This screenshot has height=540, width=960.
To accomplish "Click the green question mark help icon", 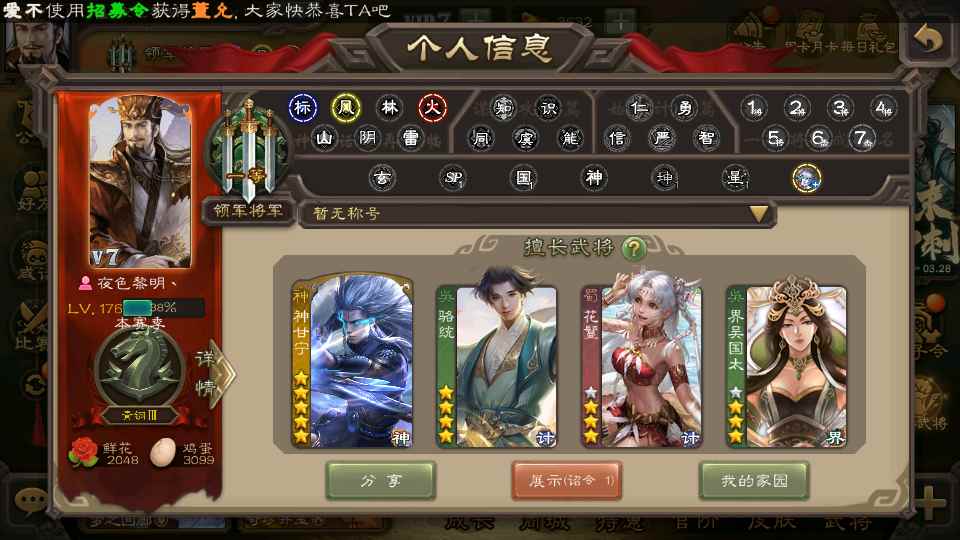I will tap(632, 248).
